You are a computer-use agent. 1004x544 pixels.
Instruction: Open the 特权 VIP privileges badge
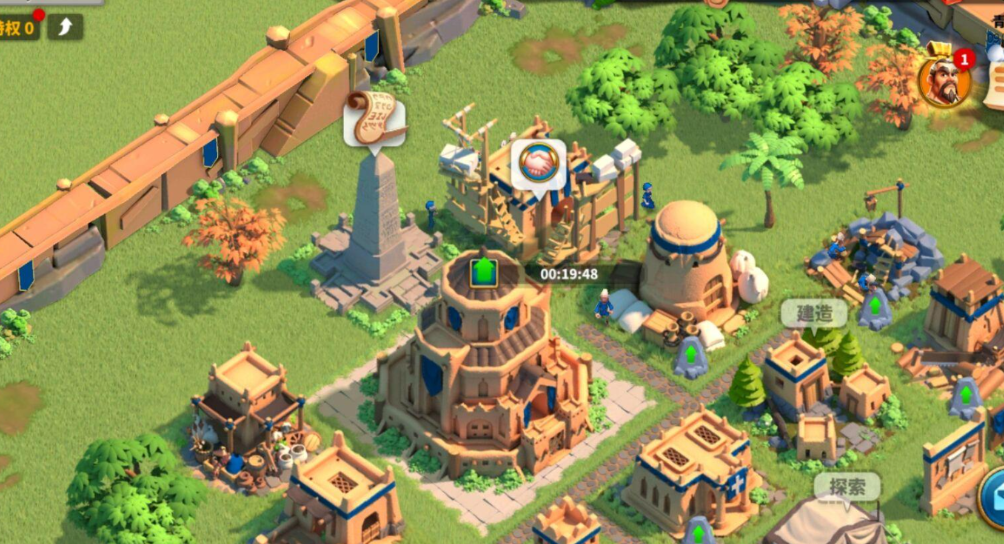pos(18,27)
